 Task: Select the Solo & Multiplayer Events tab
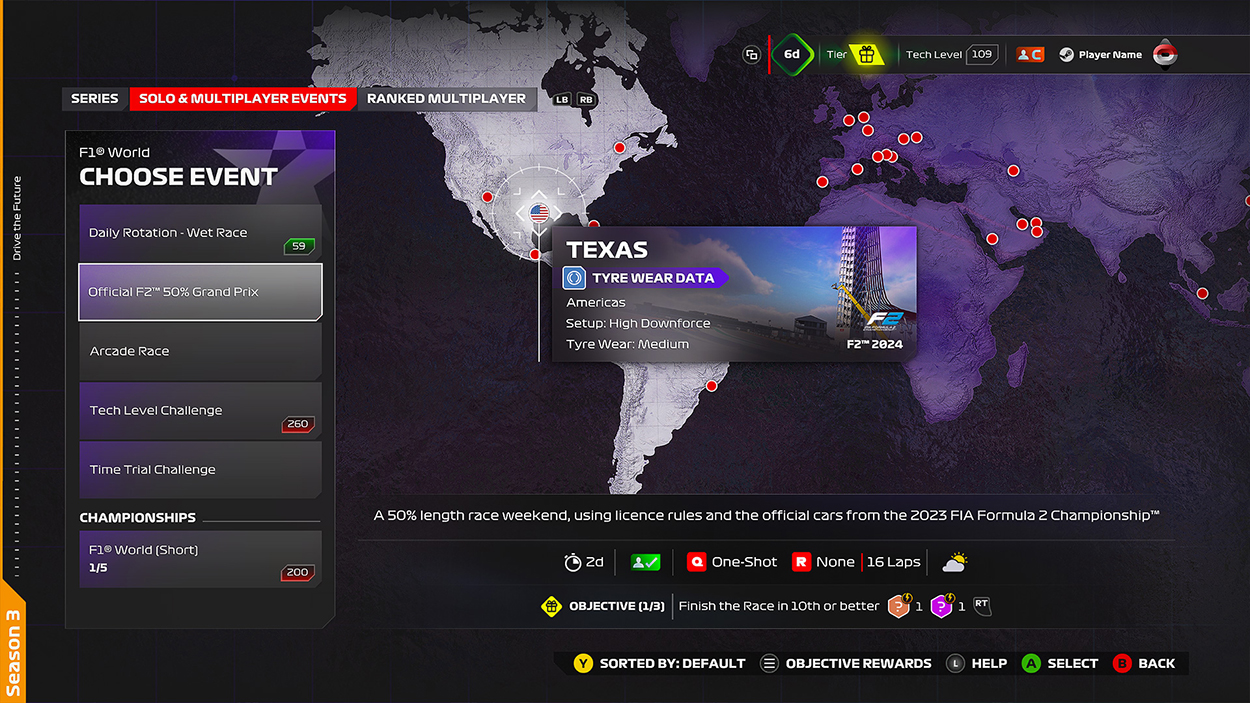(x=243, y=99)
